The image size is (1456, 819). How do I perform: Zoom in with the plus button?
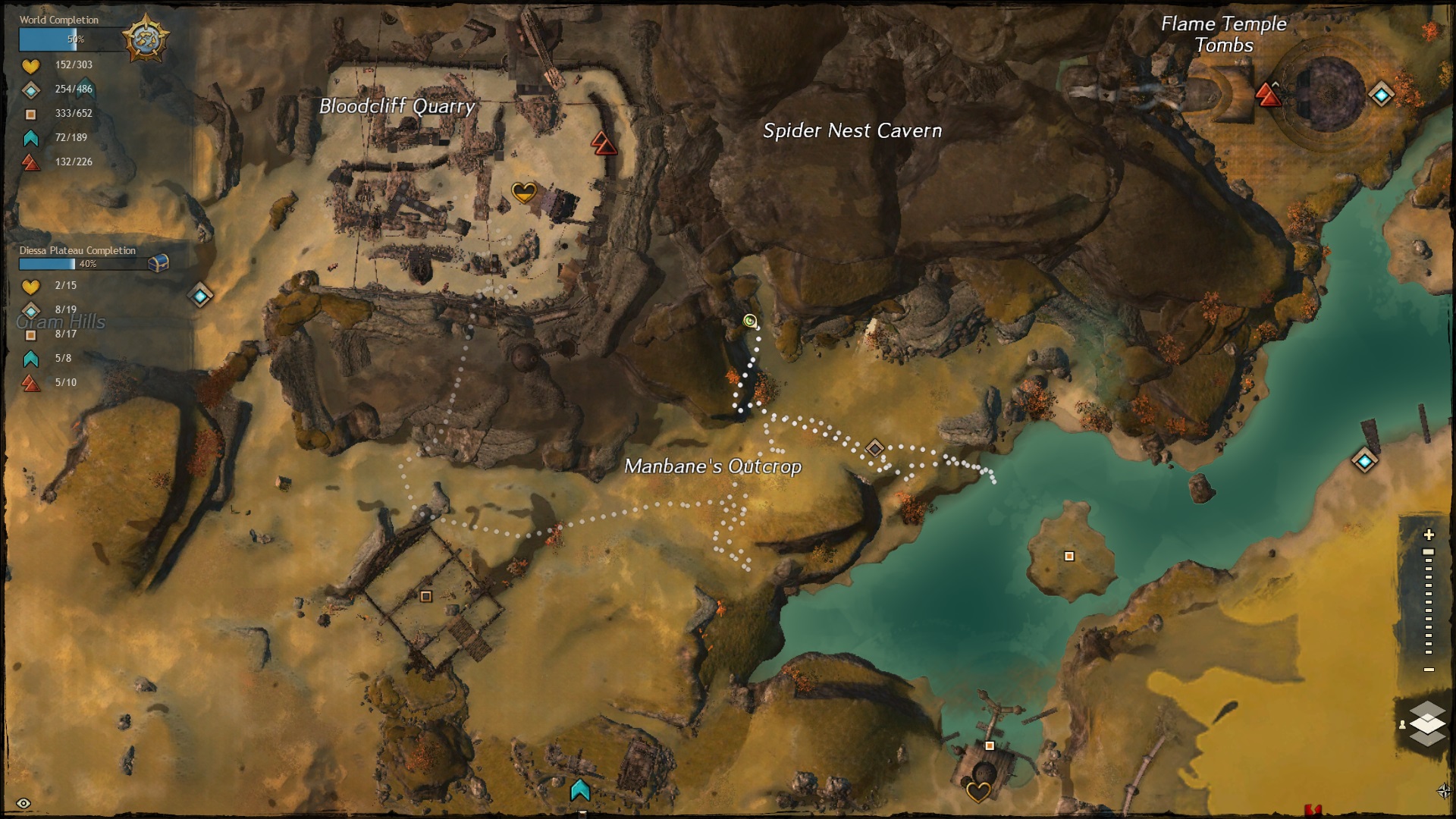[x=1429, y=535]
